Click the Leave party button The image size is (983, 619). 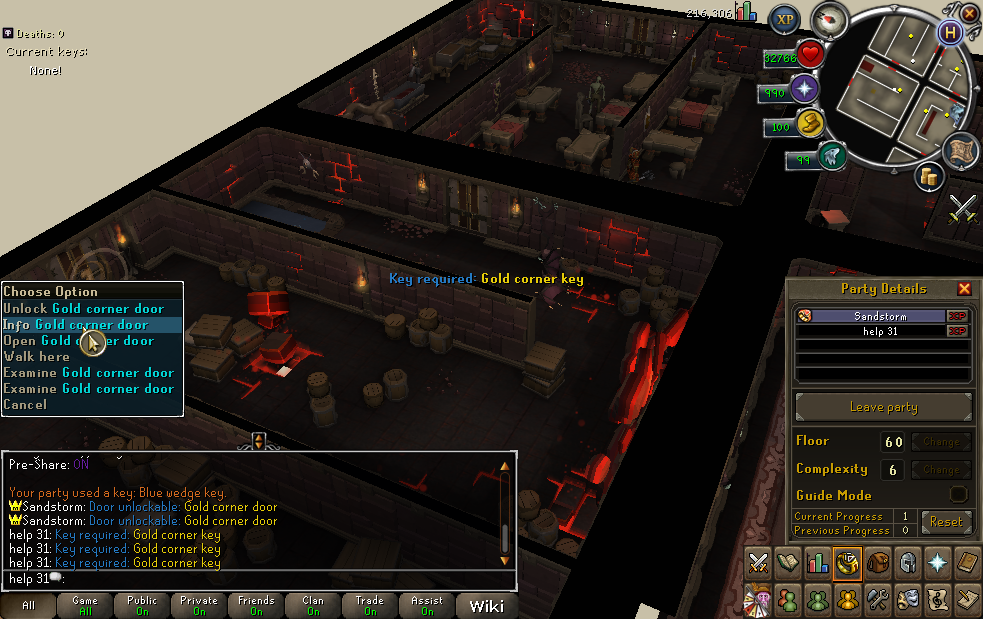(x=883, y=408)
